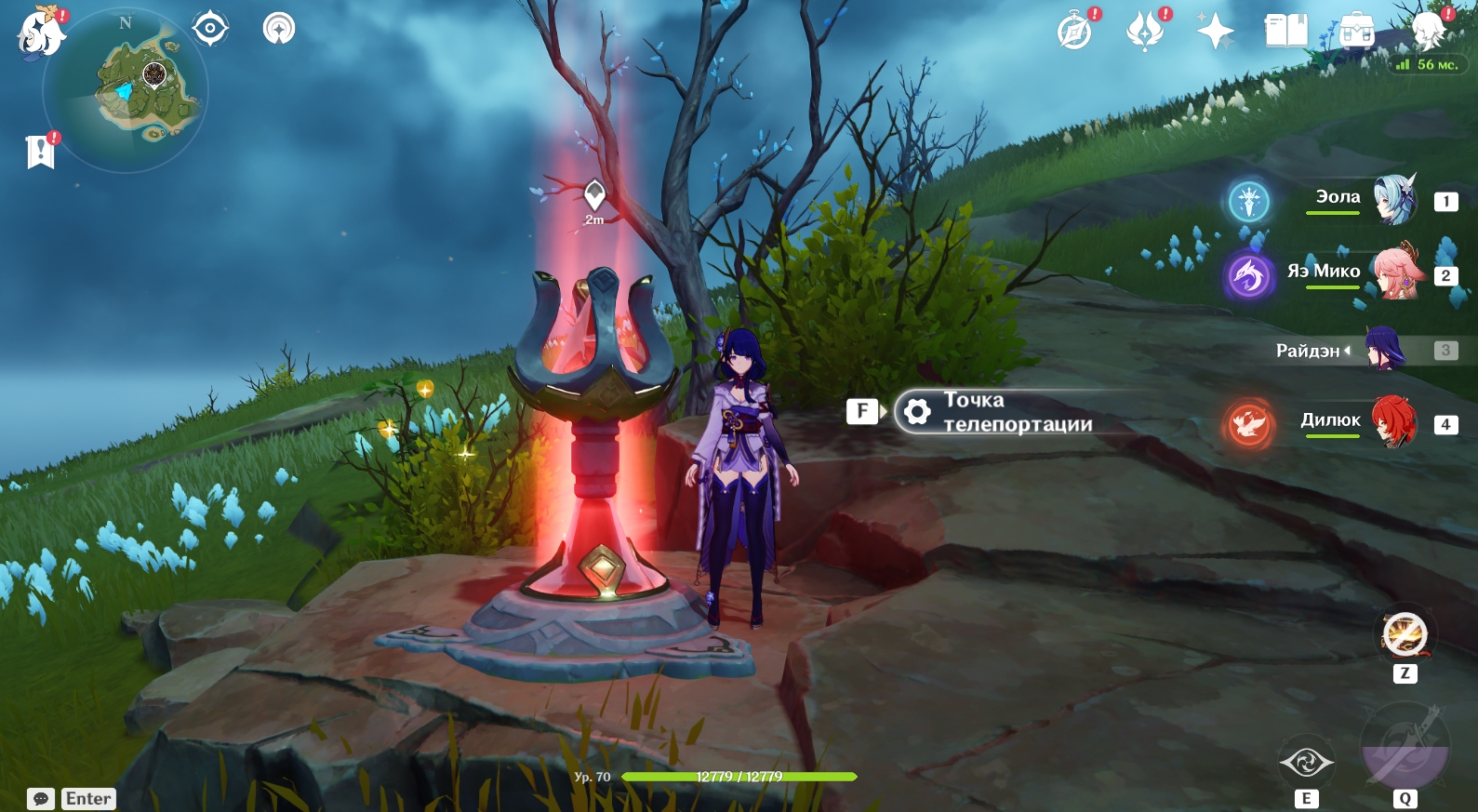
Task: Open the inventory backpack
Action: (x=1357, y=32)
